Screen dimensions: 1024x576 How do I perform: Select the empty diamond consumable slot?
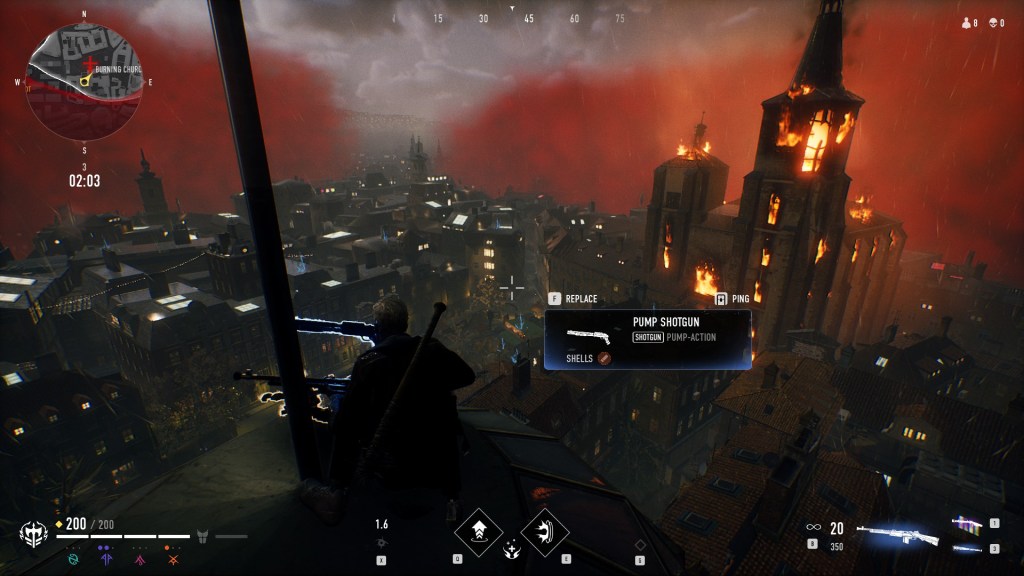click(641, 545)
